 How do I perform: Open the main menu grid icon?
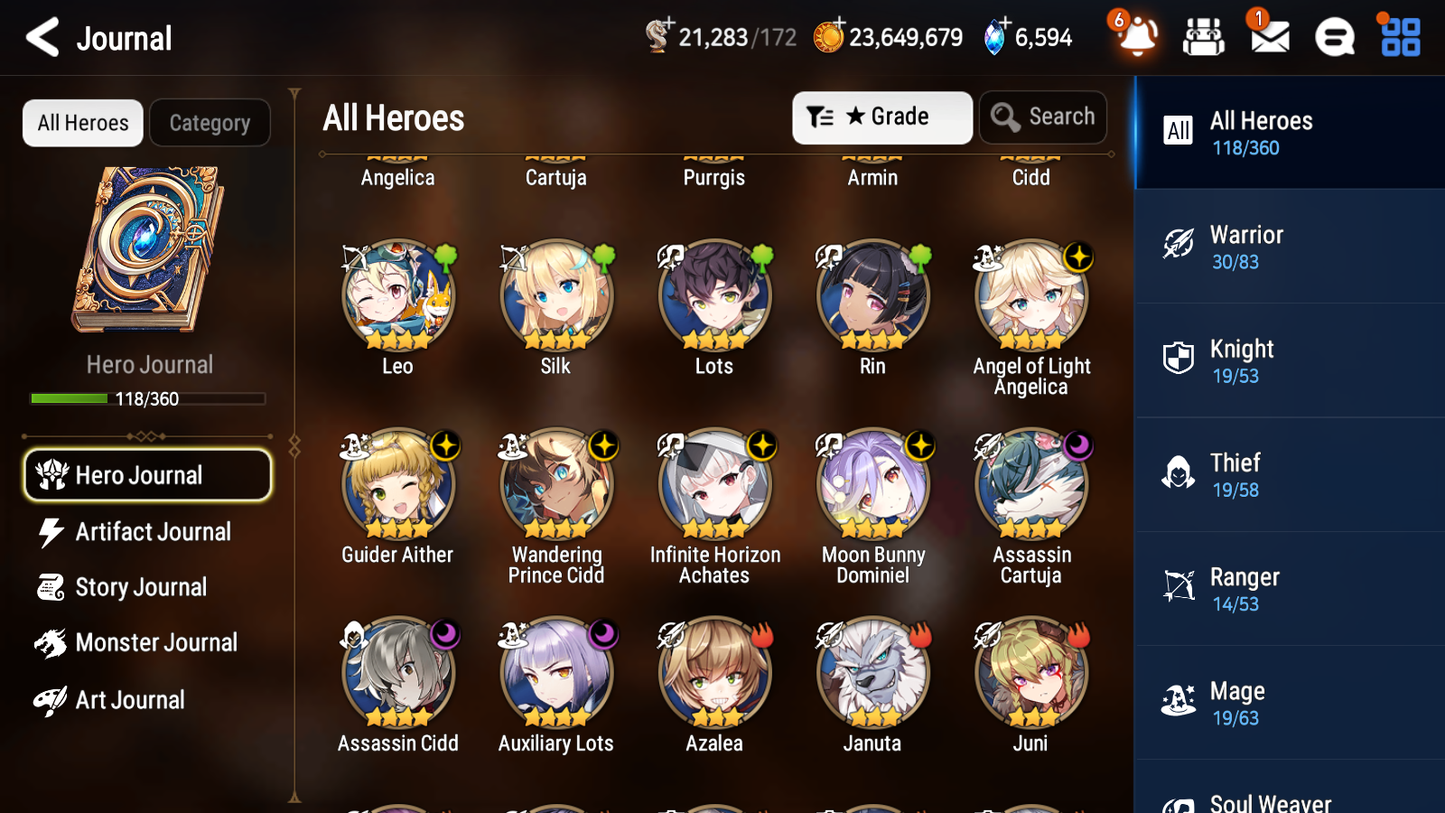click(x=1398, y=37)
